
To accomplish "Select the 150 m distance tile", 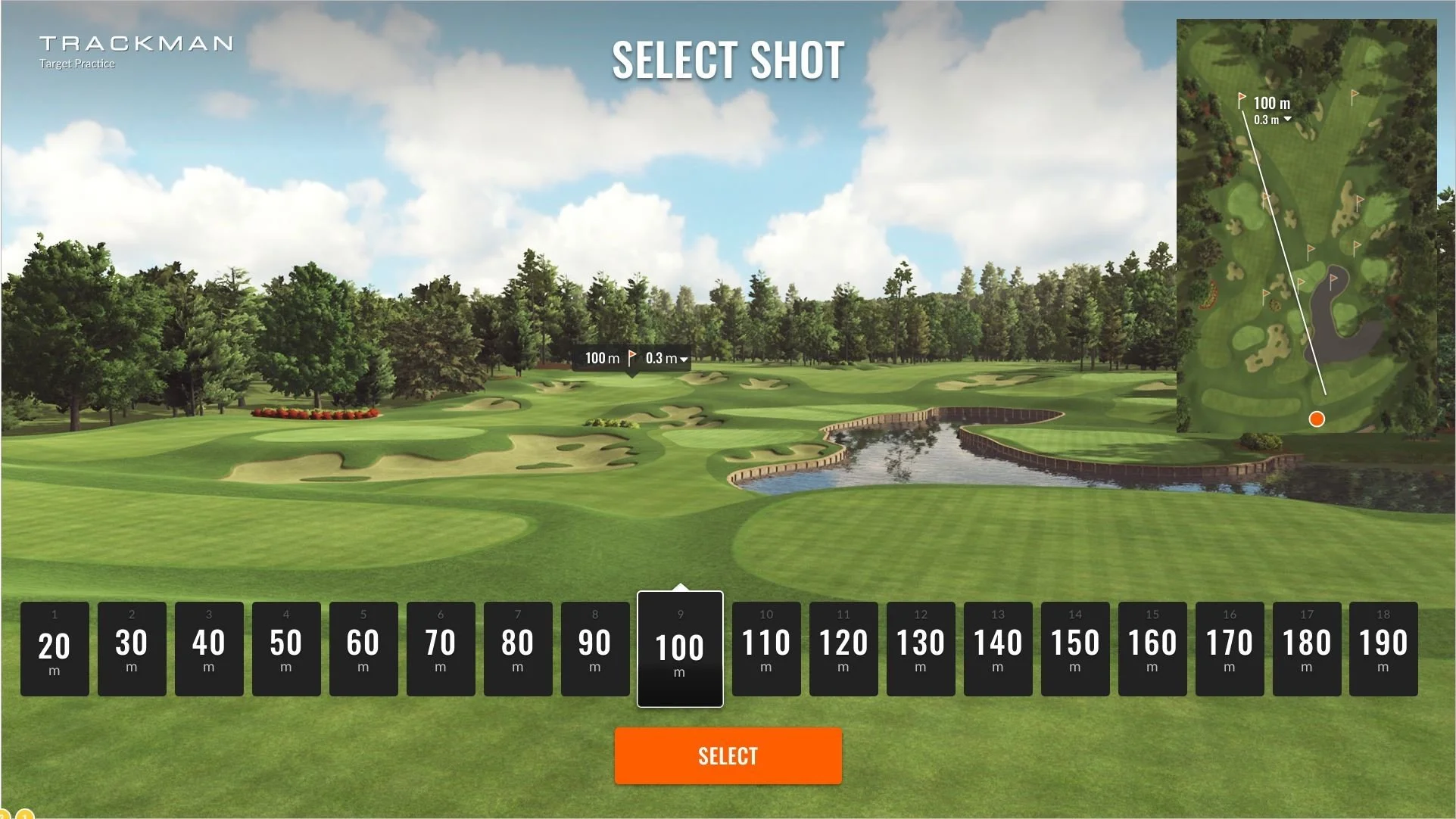I will point(1075,649).
